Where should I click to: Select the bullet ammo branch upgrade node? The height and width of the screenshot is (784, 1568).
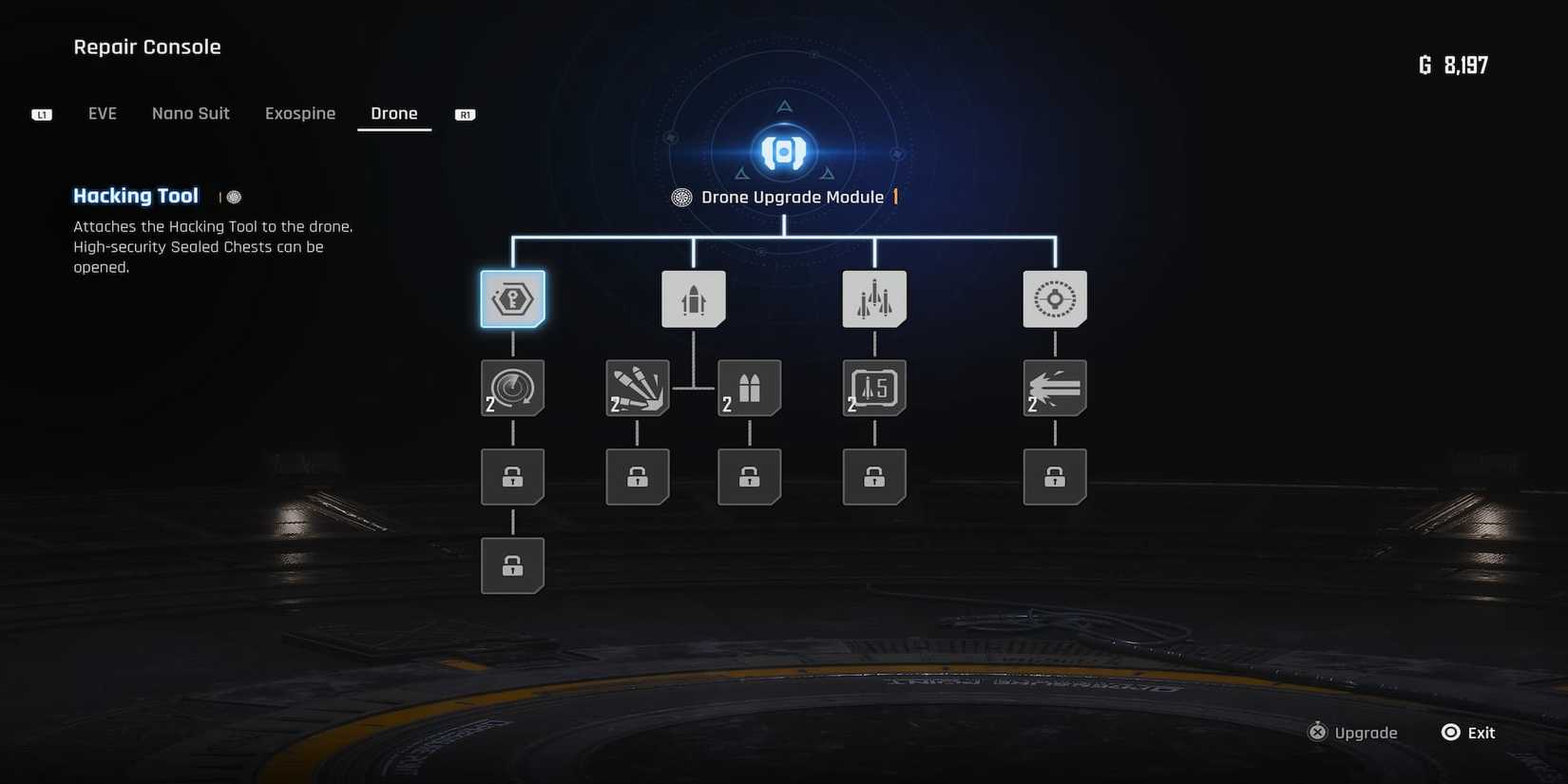tap(693, 297)
